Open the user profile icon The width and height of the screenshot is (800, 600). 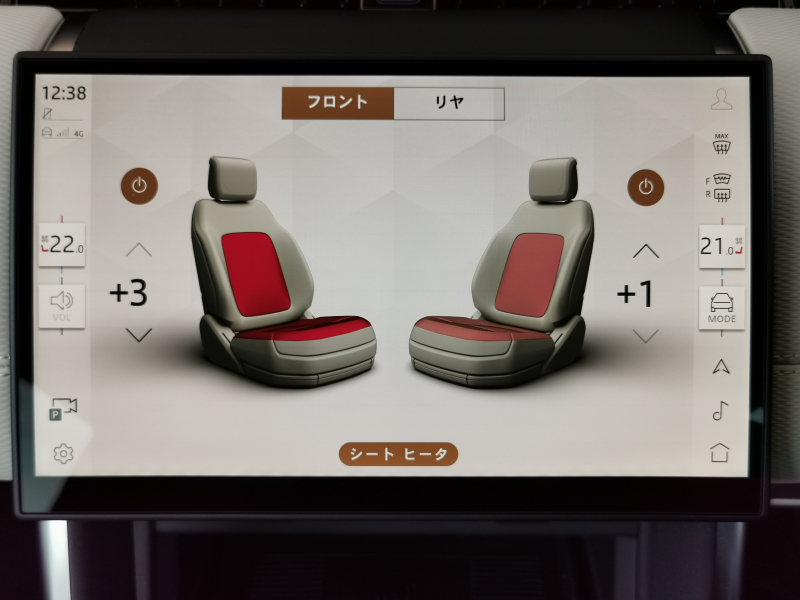[721, 99]
